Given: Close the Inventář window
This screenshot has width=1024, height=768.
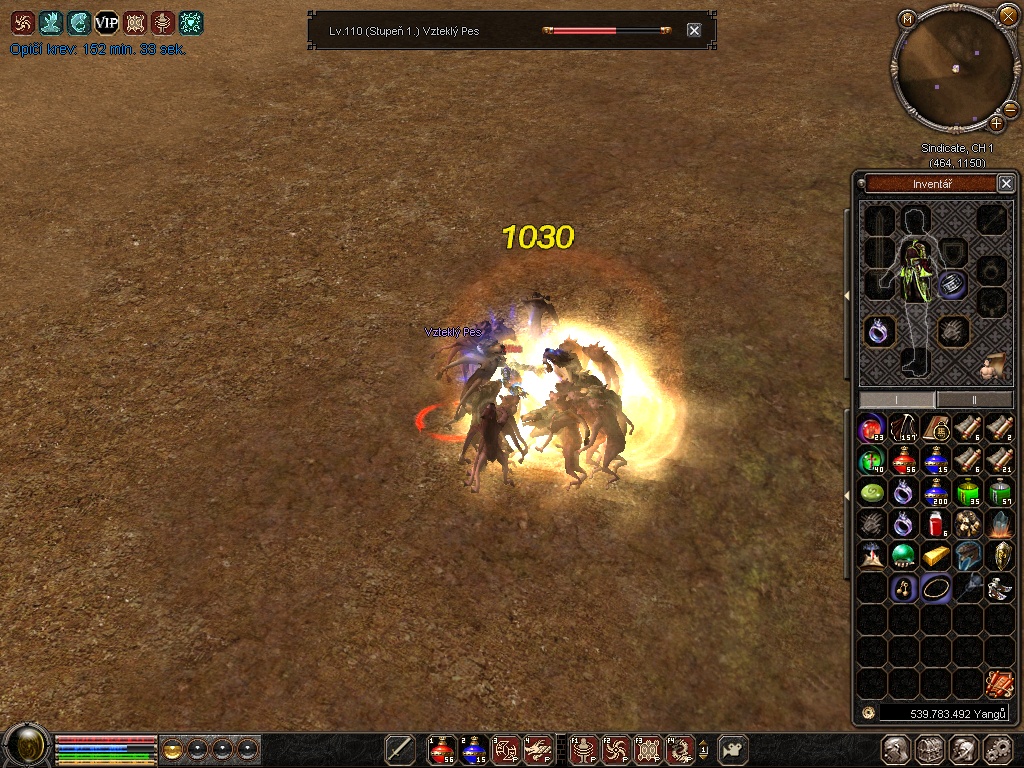Looking at the screenshot, I should (1006, 183).
